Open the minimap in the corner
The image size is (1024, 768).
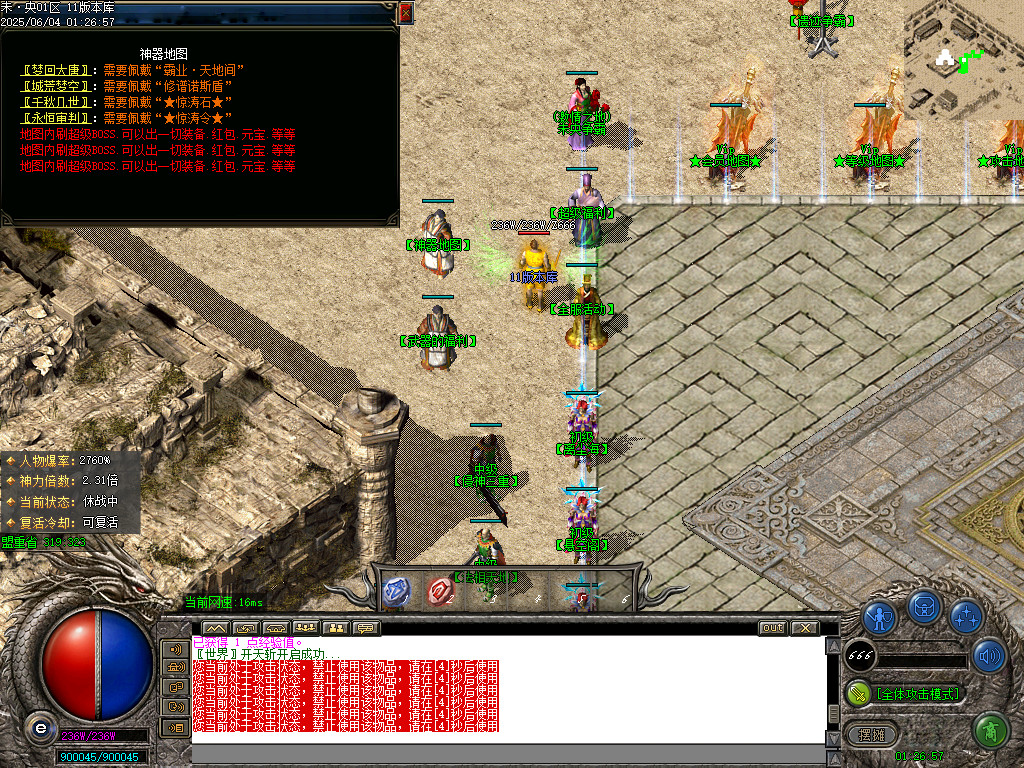coord(963,60)
